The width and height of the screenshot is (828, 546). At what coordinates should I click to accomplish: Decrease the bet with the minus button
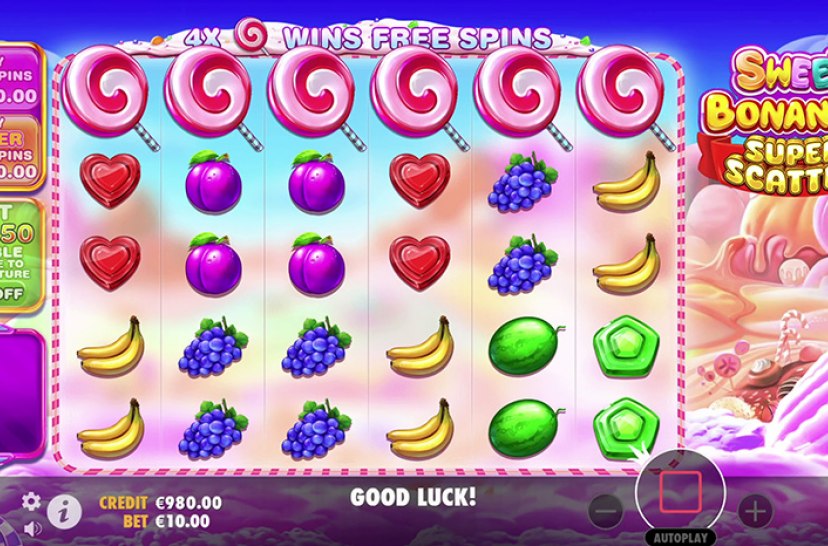pos(606,511)
